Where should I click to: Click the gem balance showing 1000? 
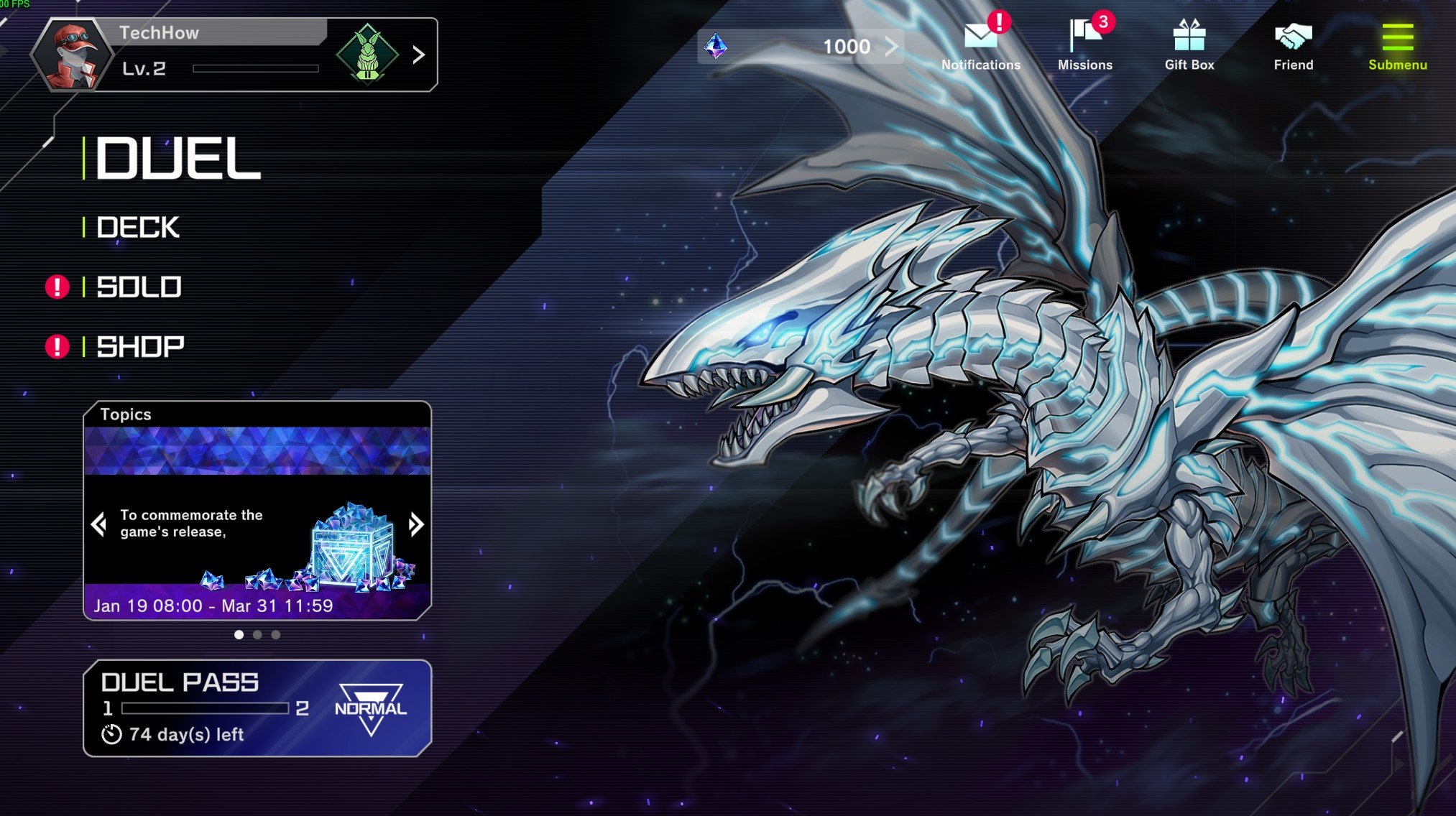pyautogui.click(x=801, y=47)
